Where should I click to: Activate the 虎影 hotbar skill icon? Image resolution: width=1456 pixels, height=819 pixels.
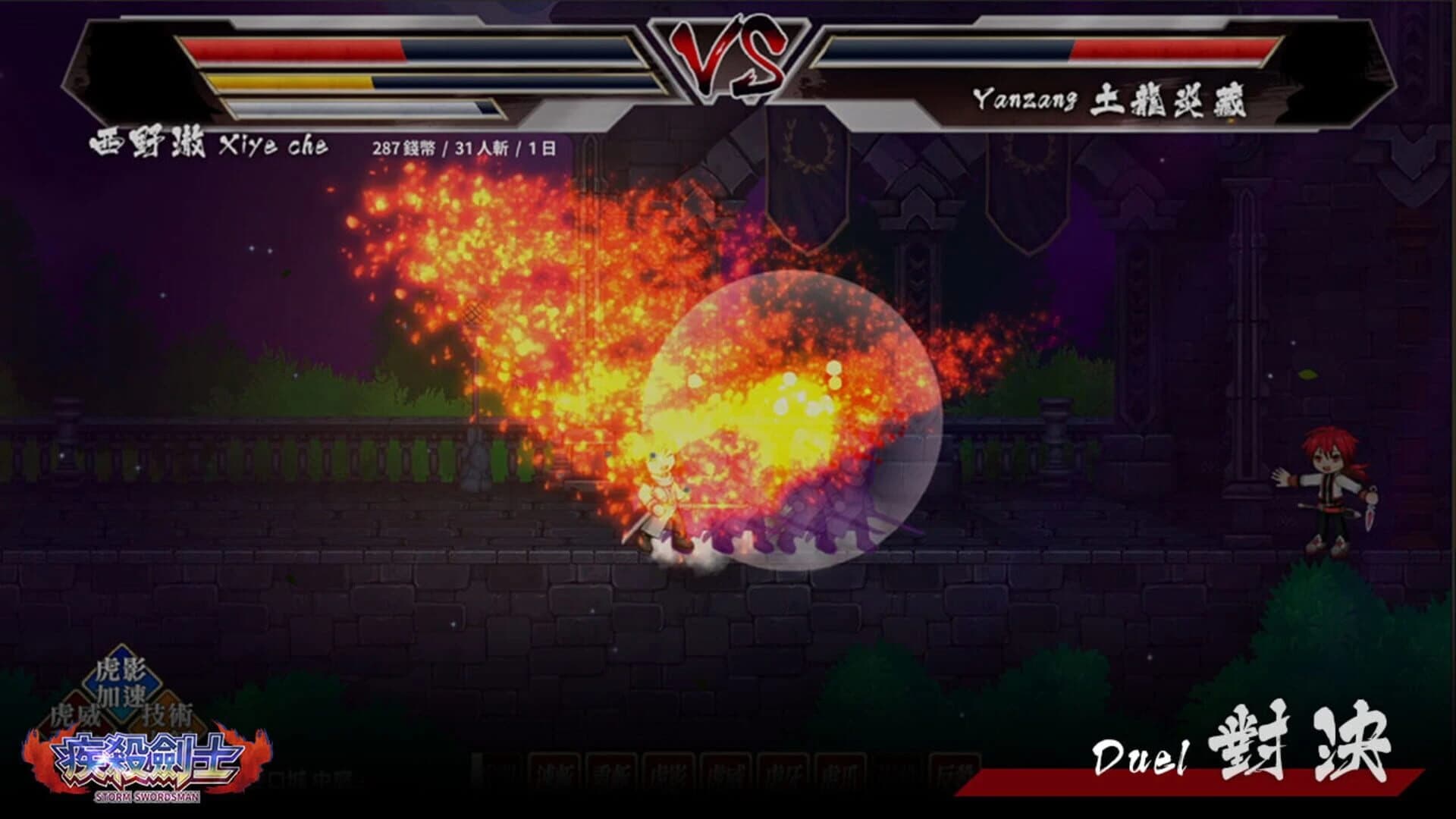(x=668, y=770)
